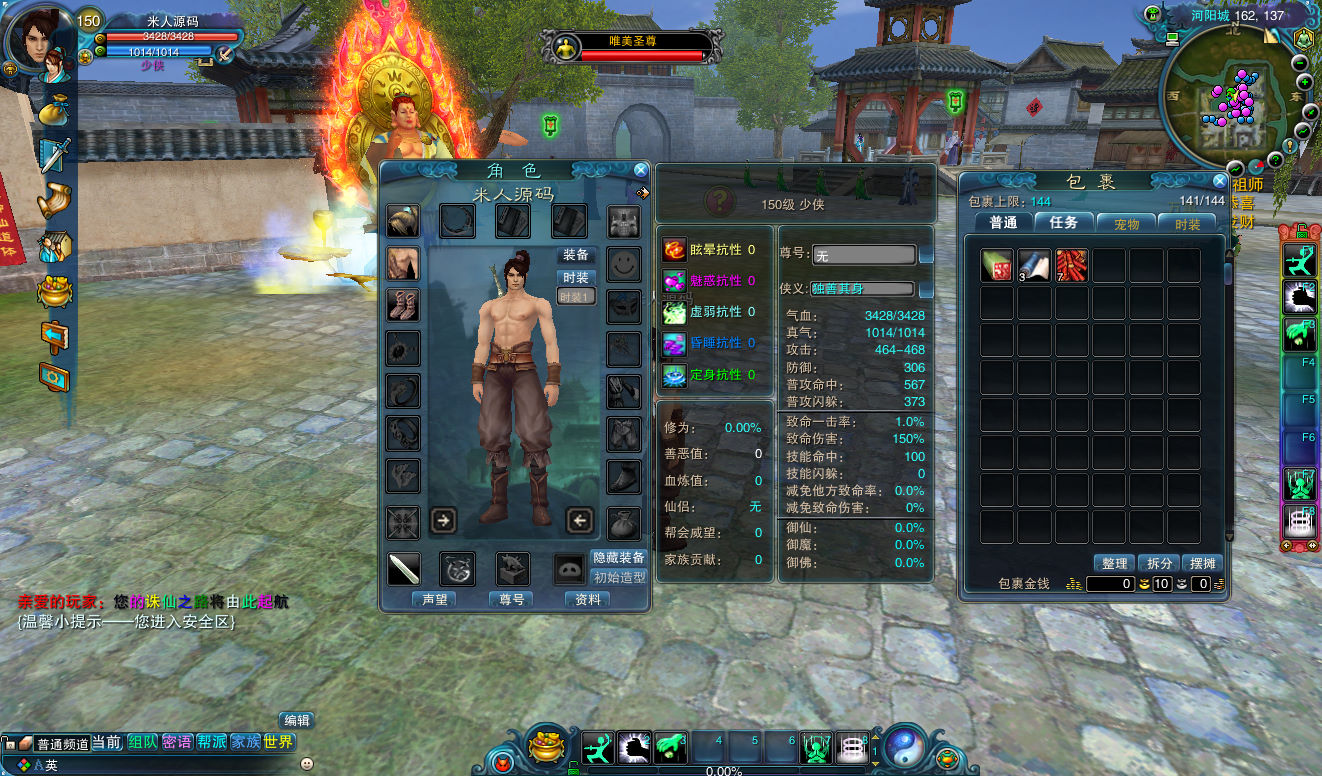This screenshot has height=776, width=1322.
Task: Select the 时装 bag tab
Action: click(1187, 224)
